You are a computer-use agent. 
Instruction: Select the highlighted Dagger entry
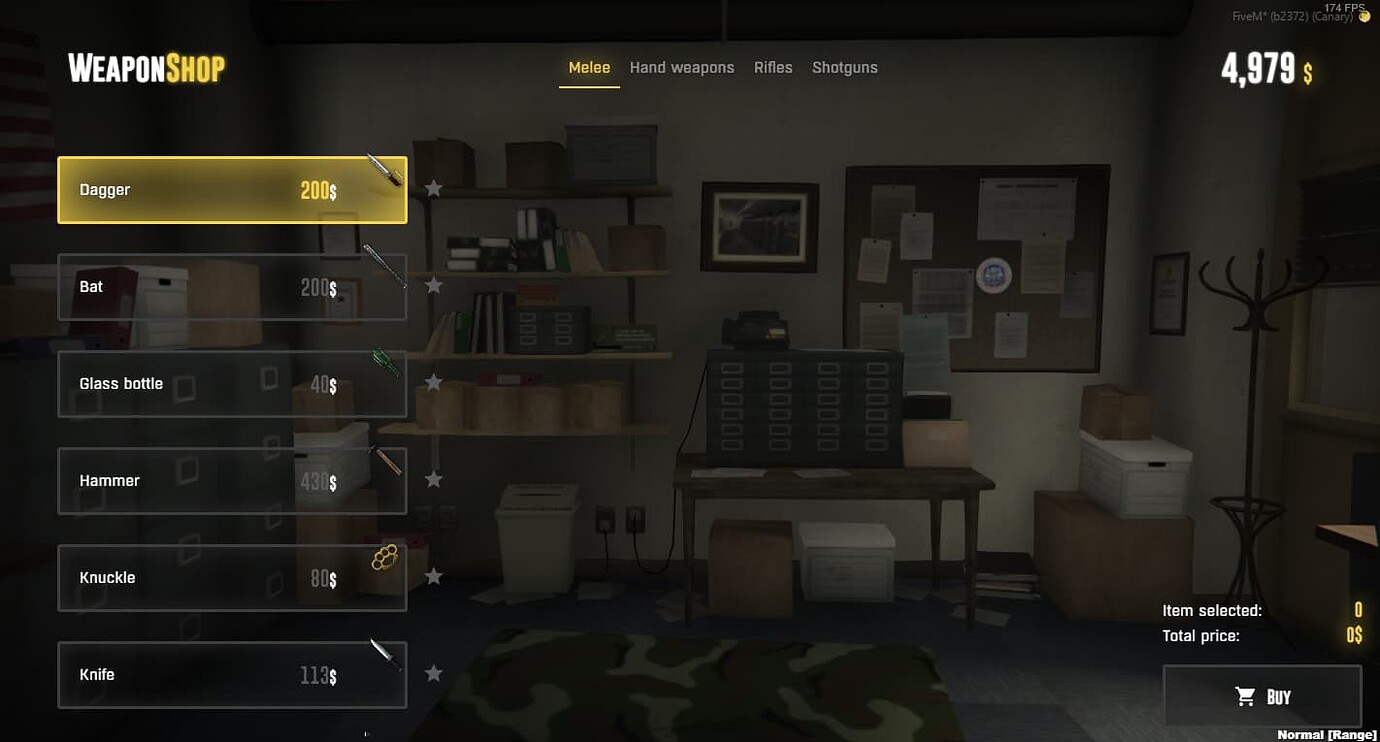click(232, 189)
